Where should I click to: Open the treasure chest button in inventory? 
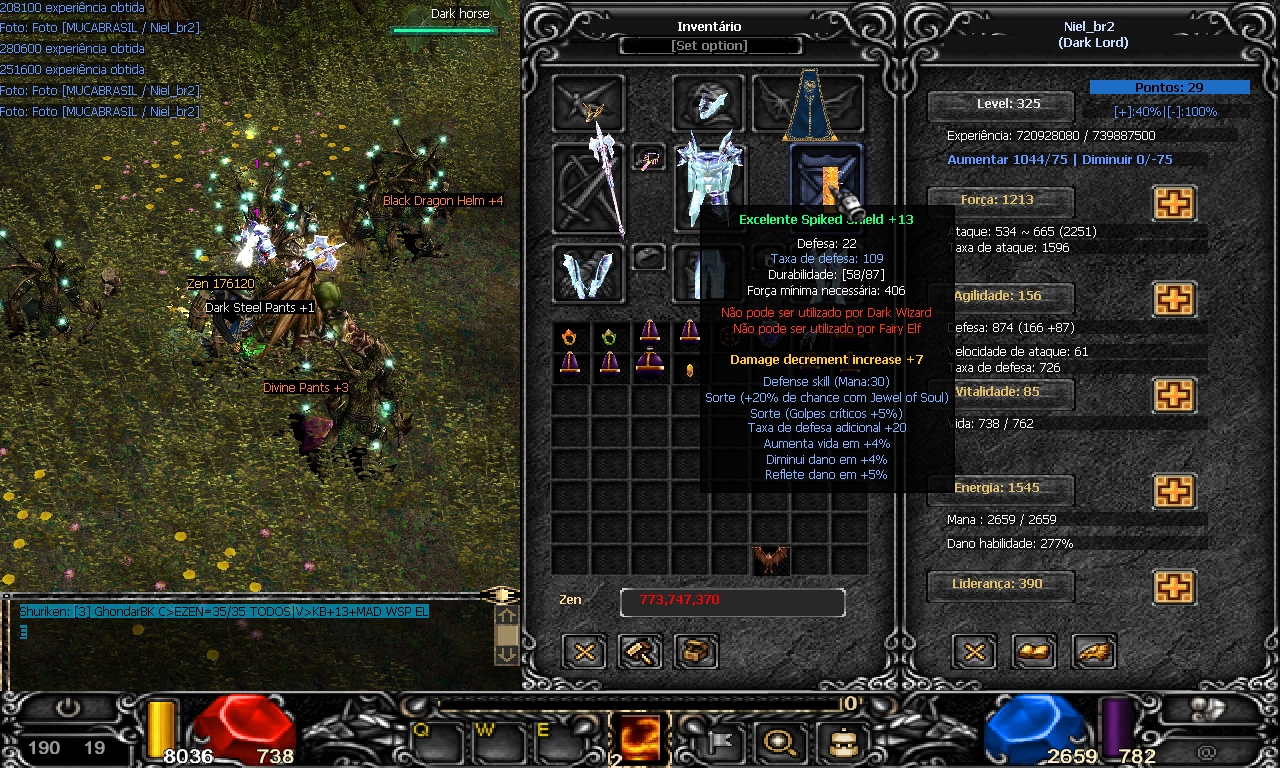pos(697,652)
